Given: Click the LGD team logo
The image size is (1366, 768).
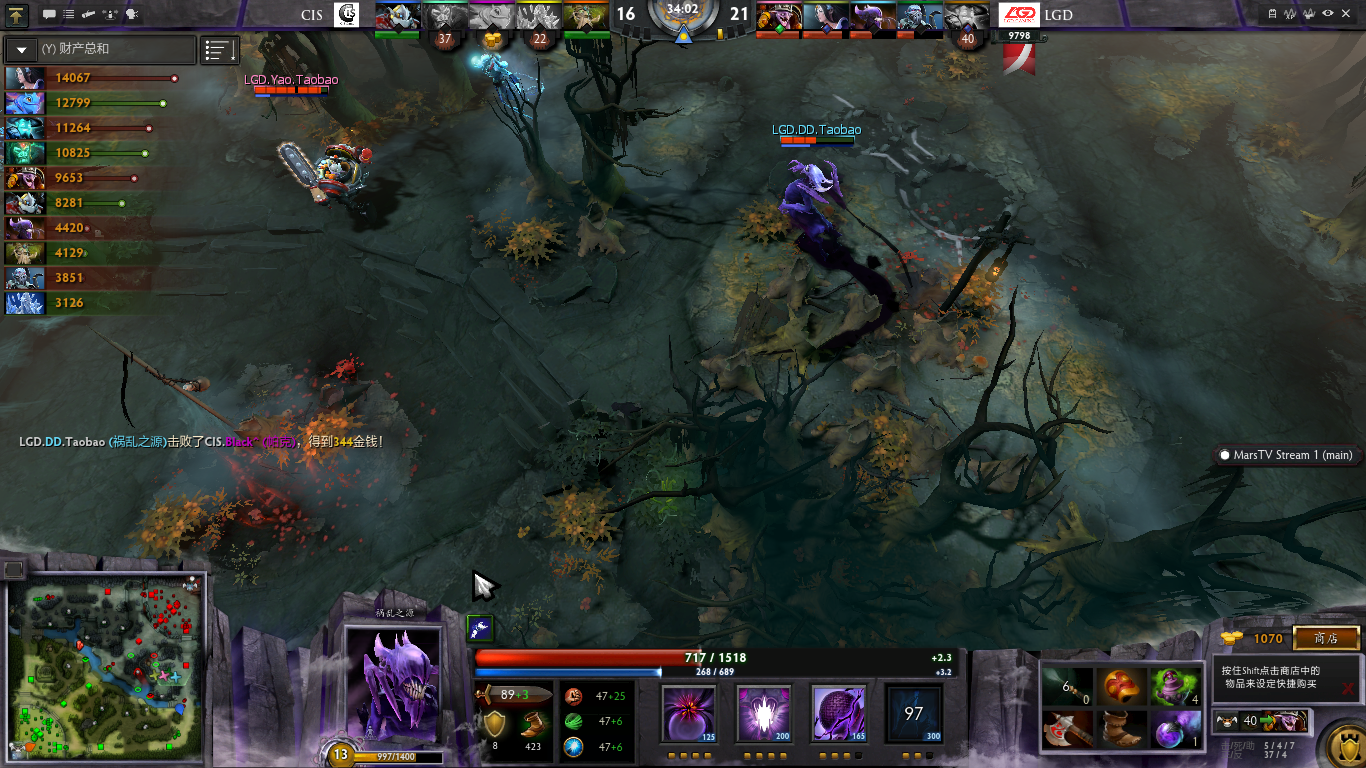Looking at the screenshot, I should click(1020, 15).
